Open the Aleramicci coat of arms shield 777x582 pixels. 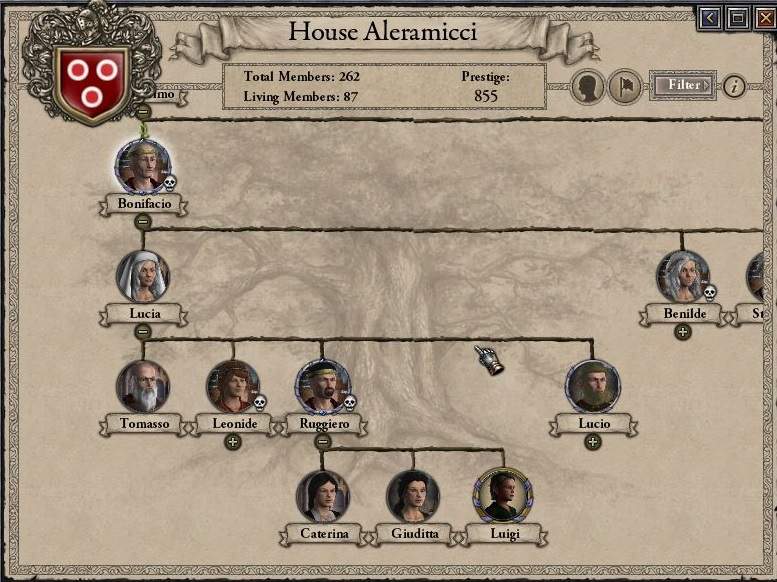92,78
